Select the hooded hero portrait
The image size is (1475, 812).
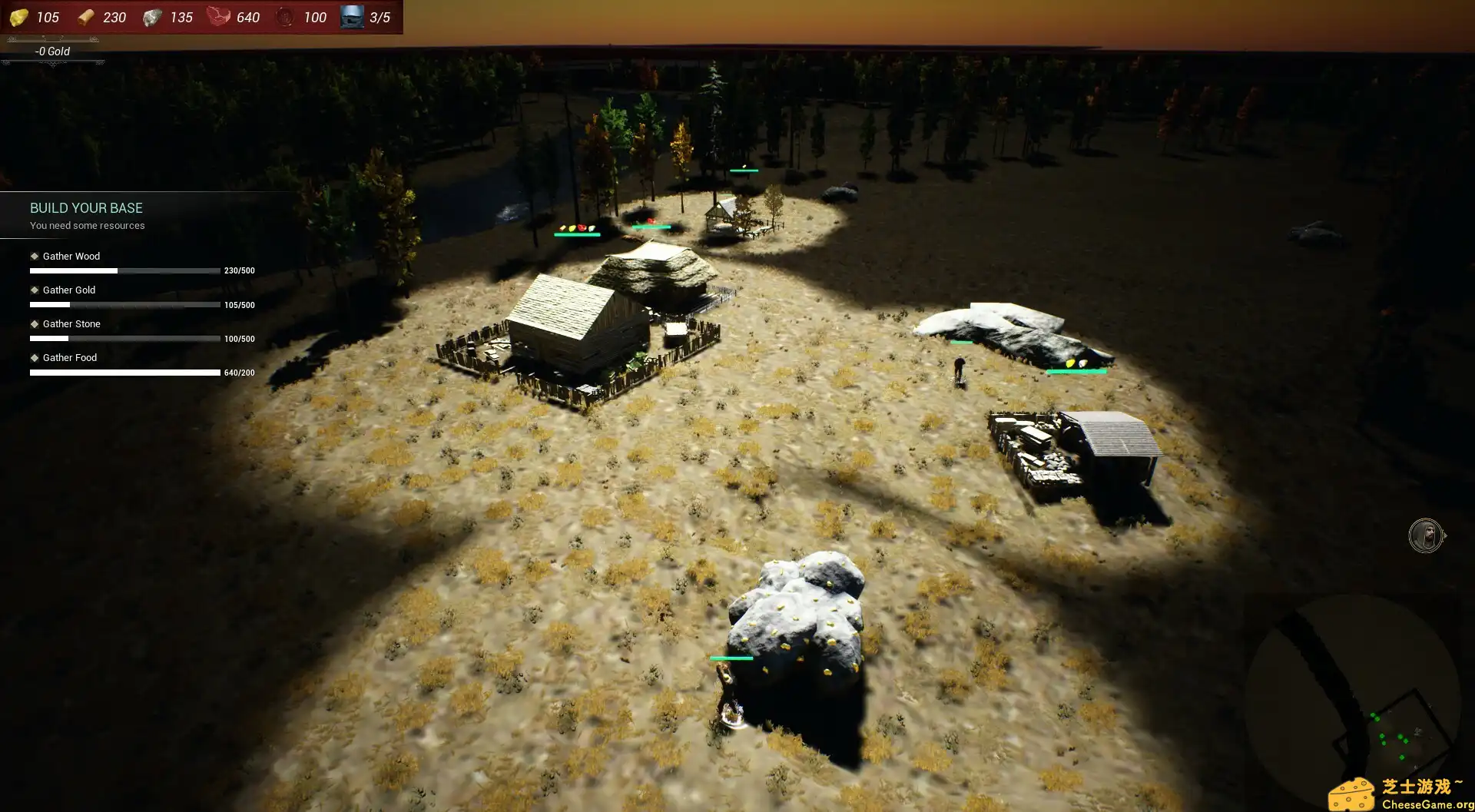point(1425,535)
